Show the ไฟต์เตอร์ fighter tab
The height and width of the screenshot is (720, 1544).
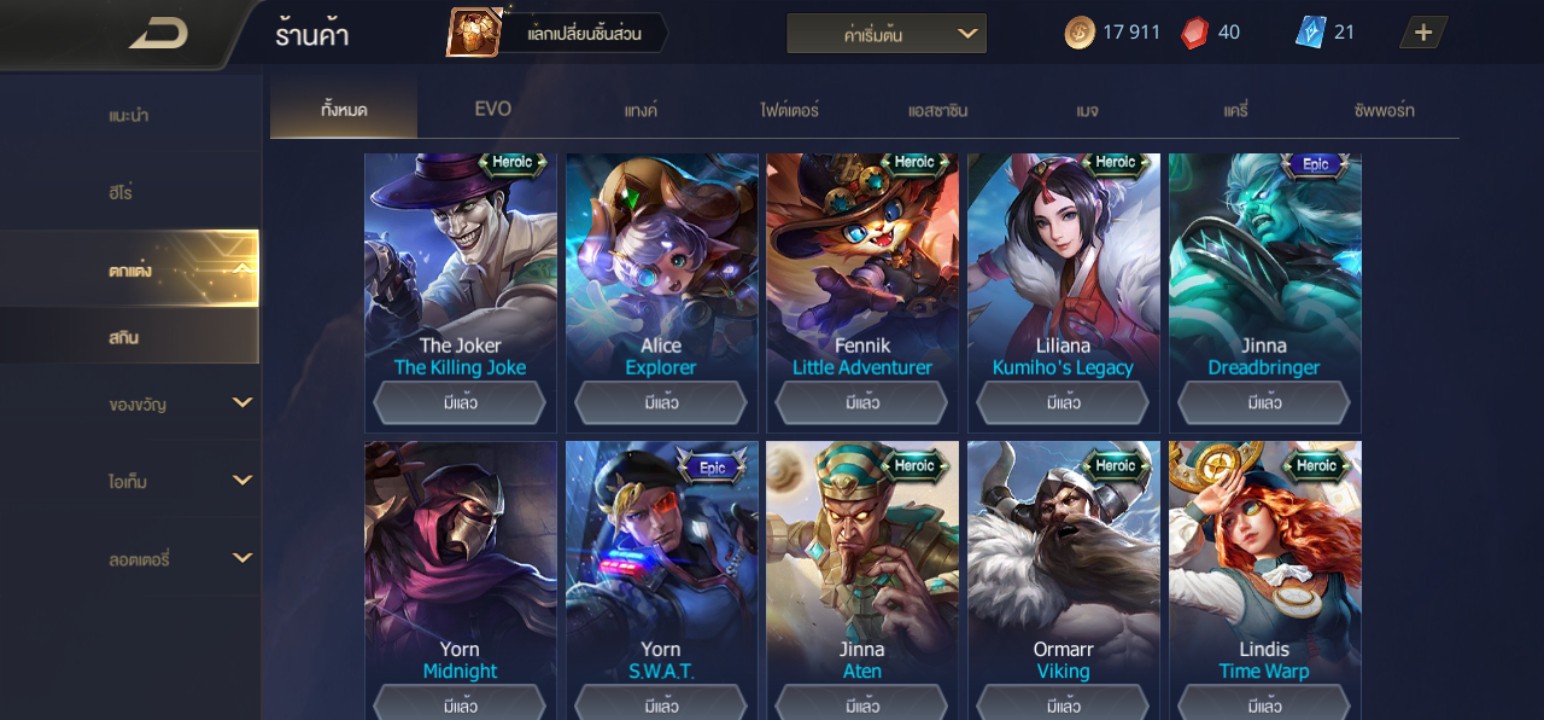coord(789,110)
